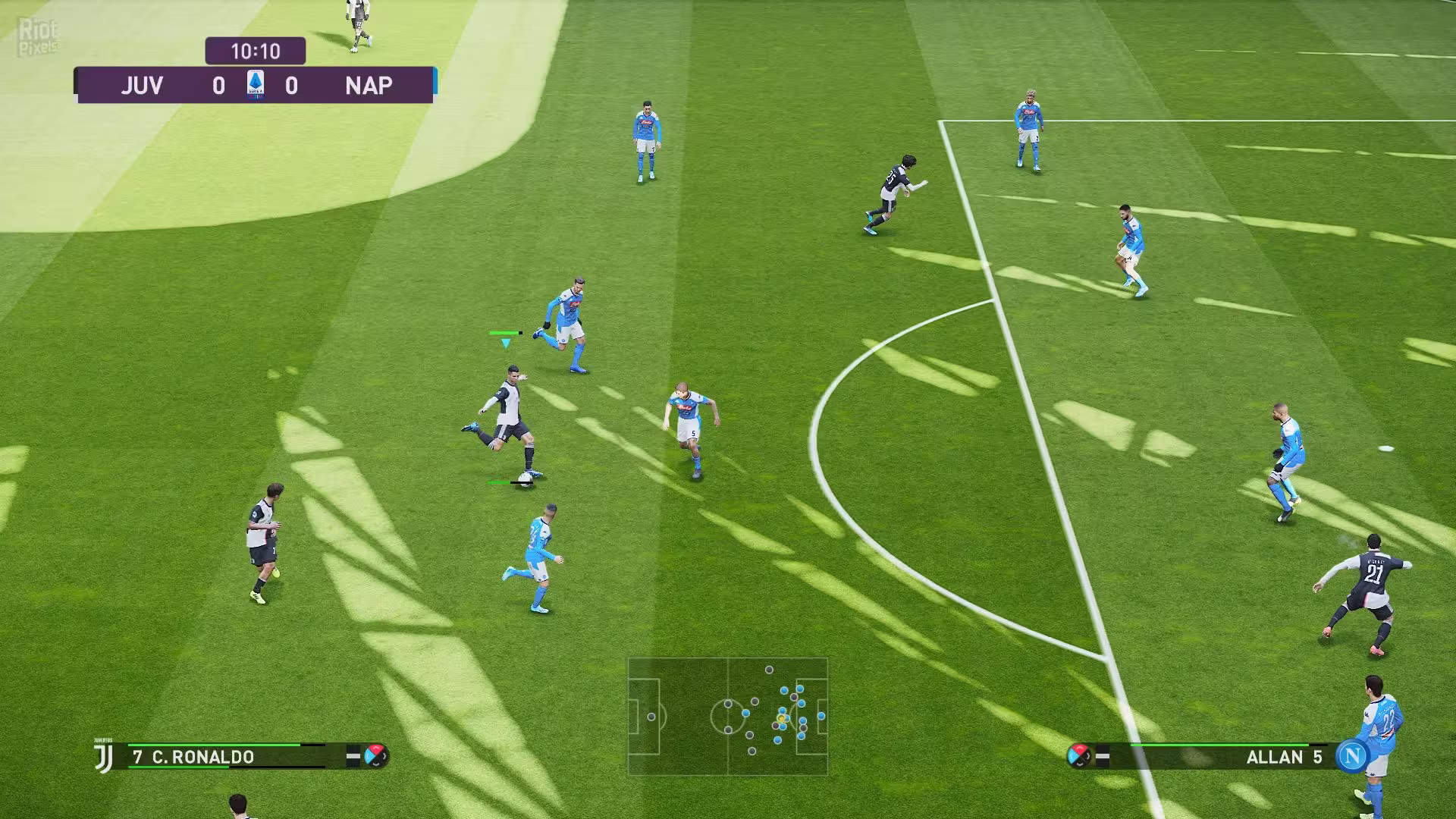The width and height of the screenshot is (1456, 819).
Task: Click the tactics indicator icon next to Allan
Action: [1078, 755]
